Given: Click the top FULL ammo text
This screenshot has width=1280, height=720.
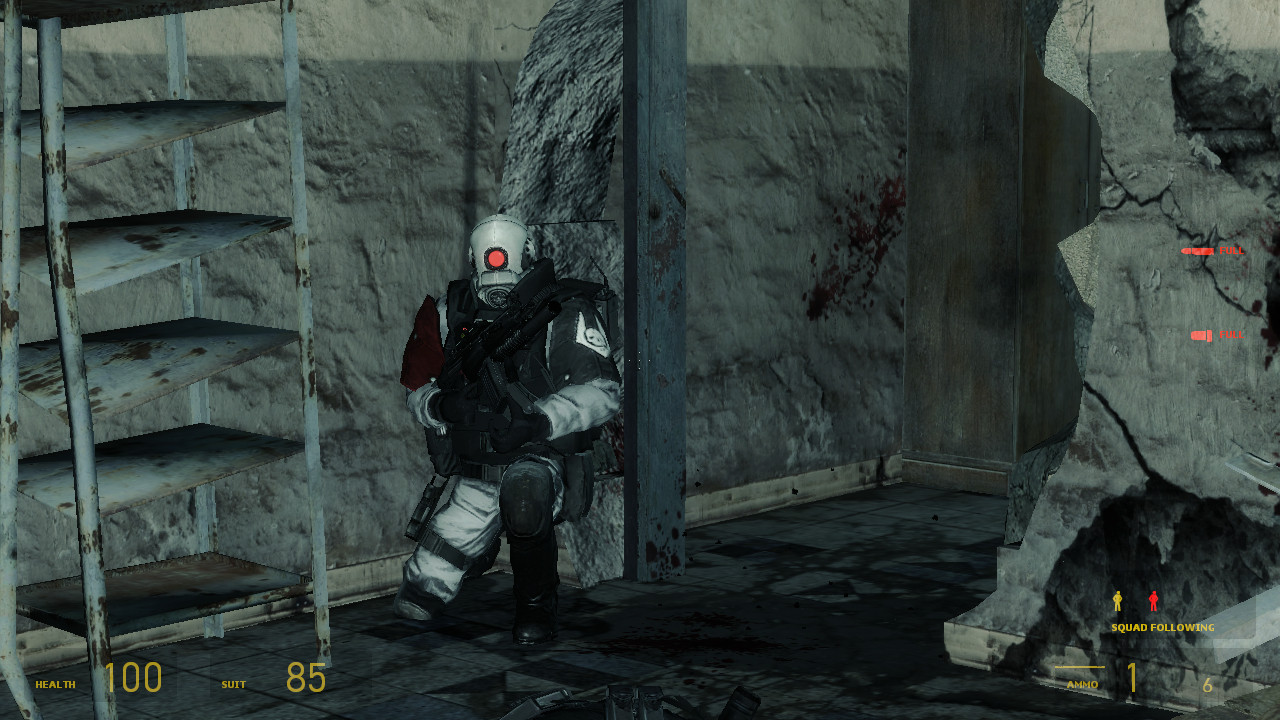Looking at the screenshot, I should click(x=1231, y=251).
